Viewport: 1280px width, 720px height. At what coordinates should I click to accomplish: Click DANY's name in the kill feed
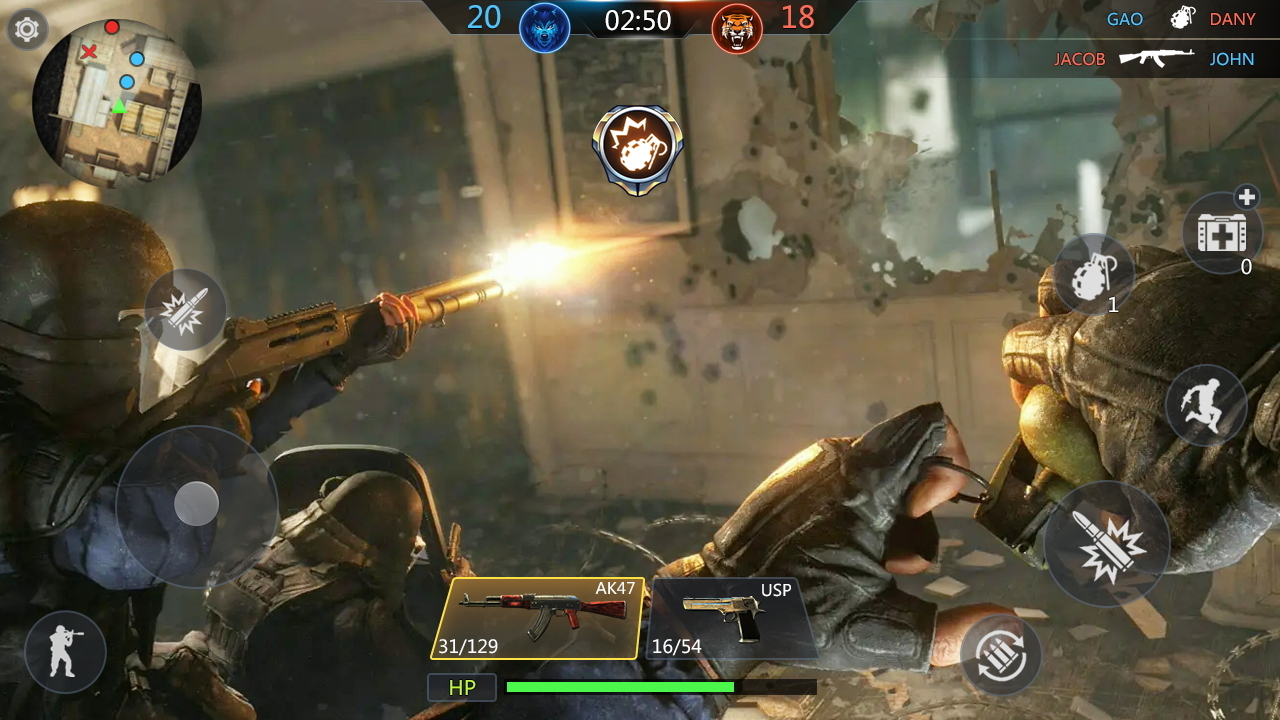click(1234, 19)
